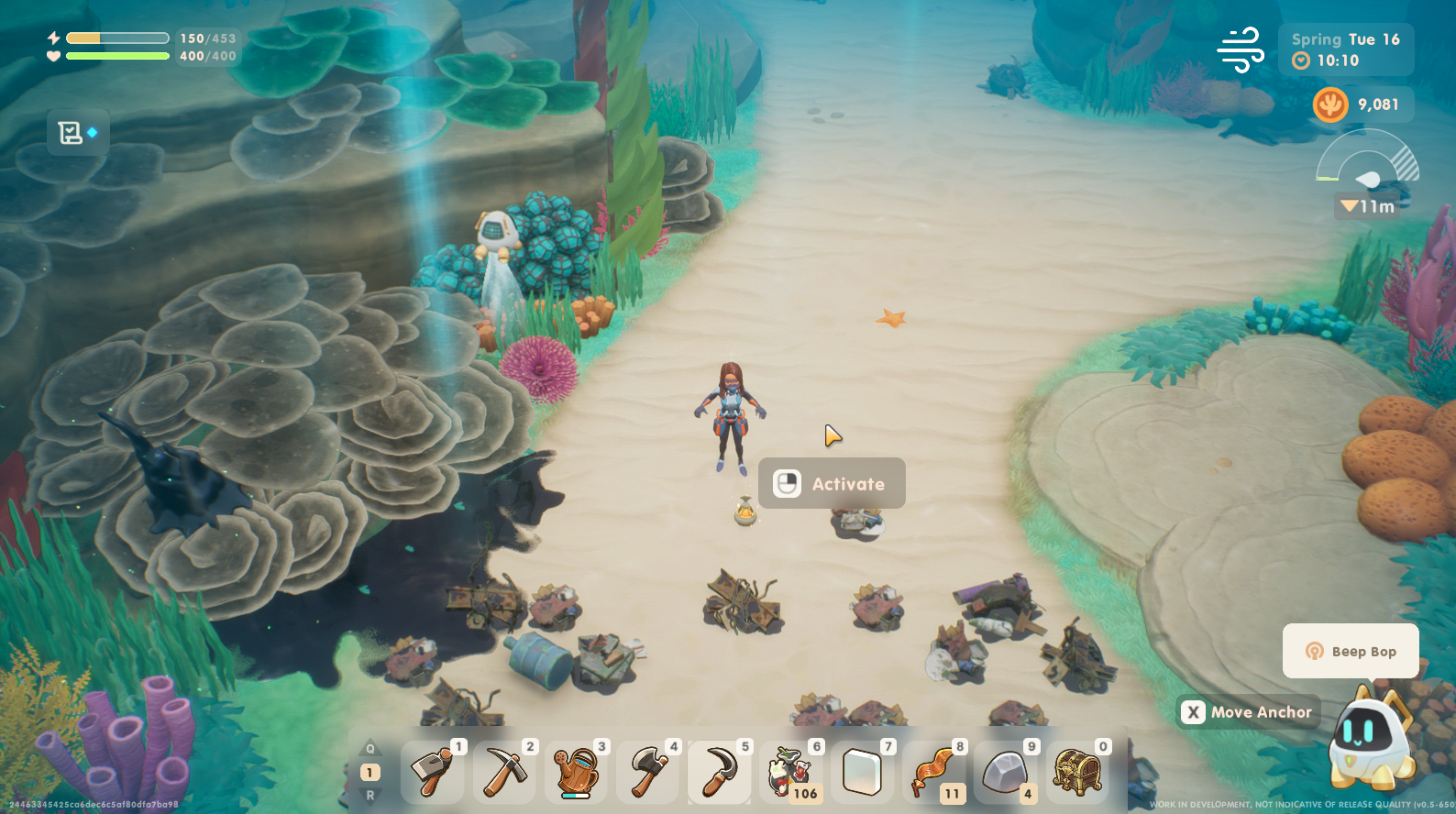Choose the wooden watering can slot

576,772
